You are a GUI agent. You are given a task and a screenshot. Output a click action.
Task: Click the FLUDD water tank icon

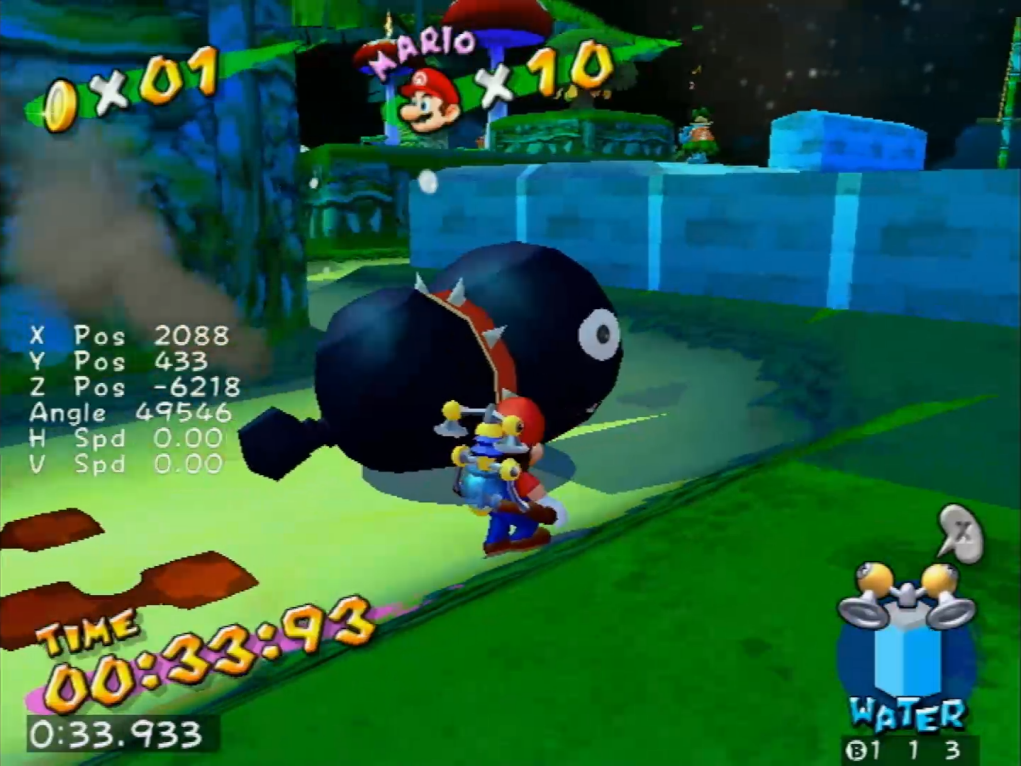point(904,641)
